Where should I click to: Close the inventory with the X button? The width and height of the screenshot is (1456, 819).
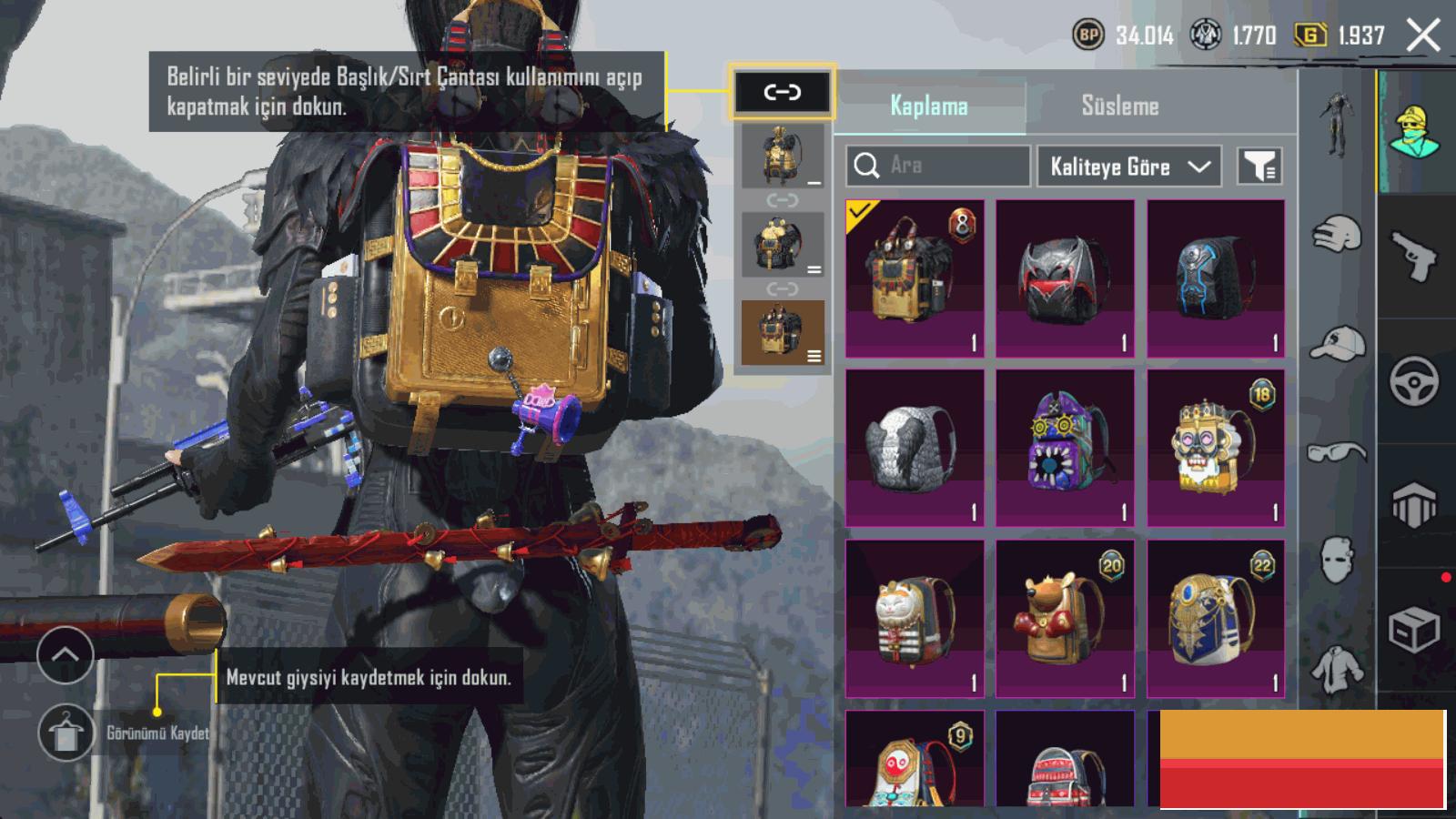1423,36
